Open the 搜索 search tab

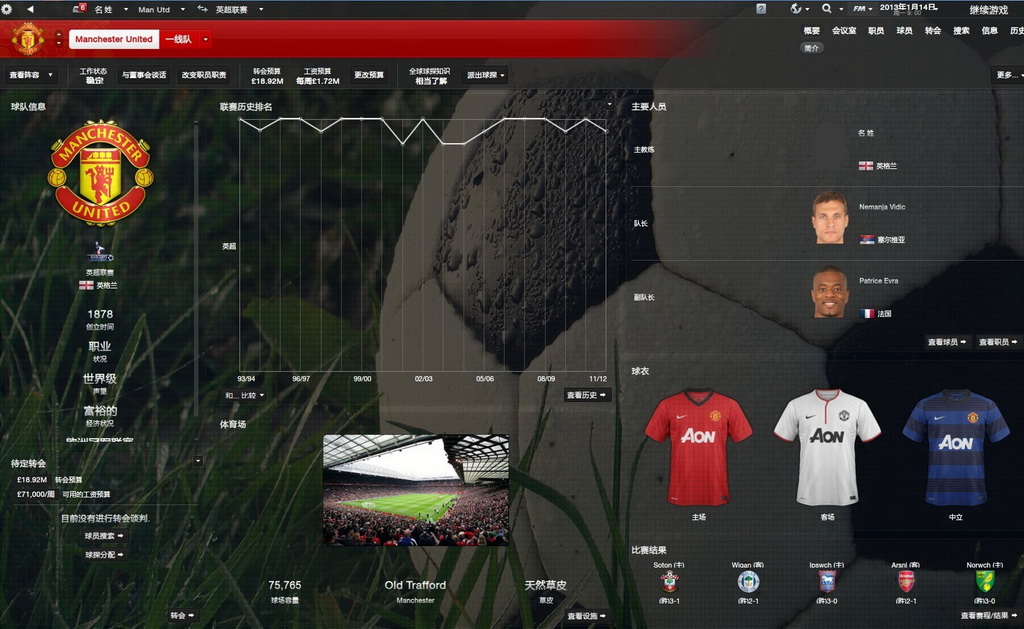(961, 31)
